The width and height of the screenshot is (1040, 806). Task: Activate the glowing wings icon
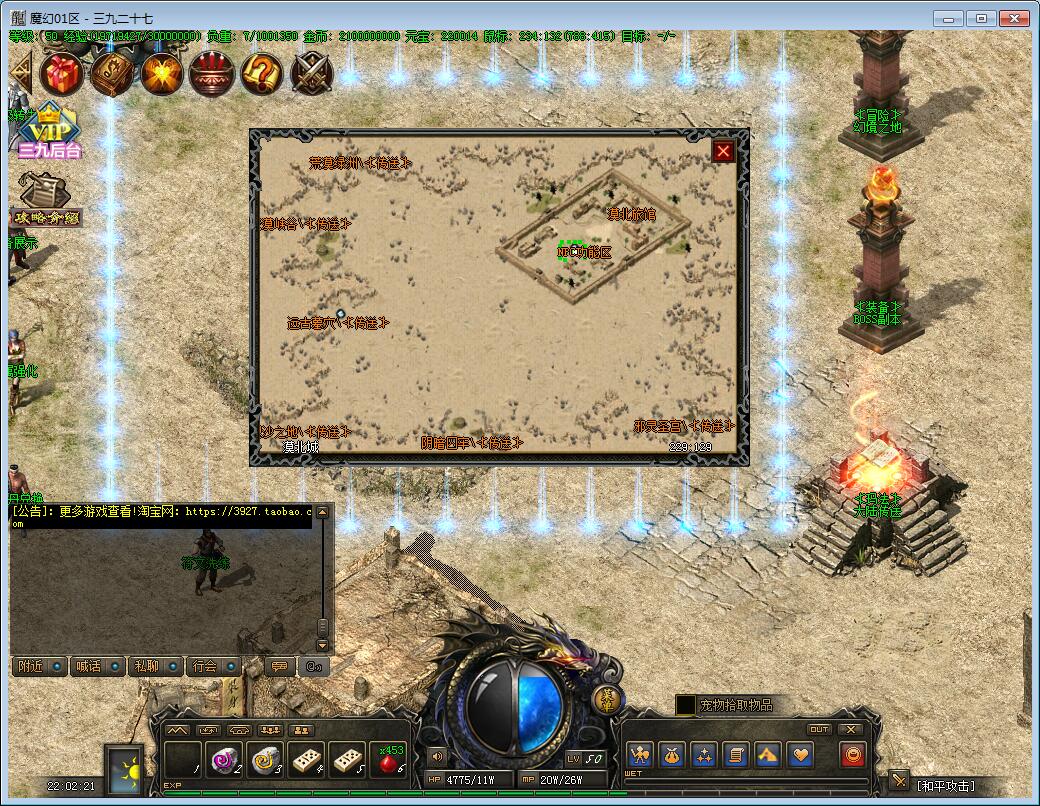click(x=162, y=72)
